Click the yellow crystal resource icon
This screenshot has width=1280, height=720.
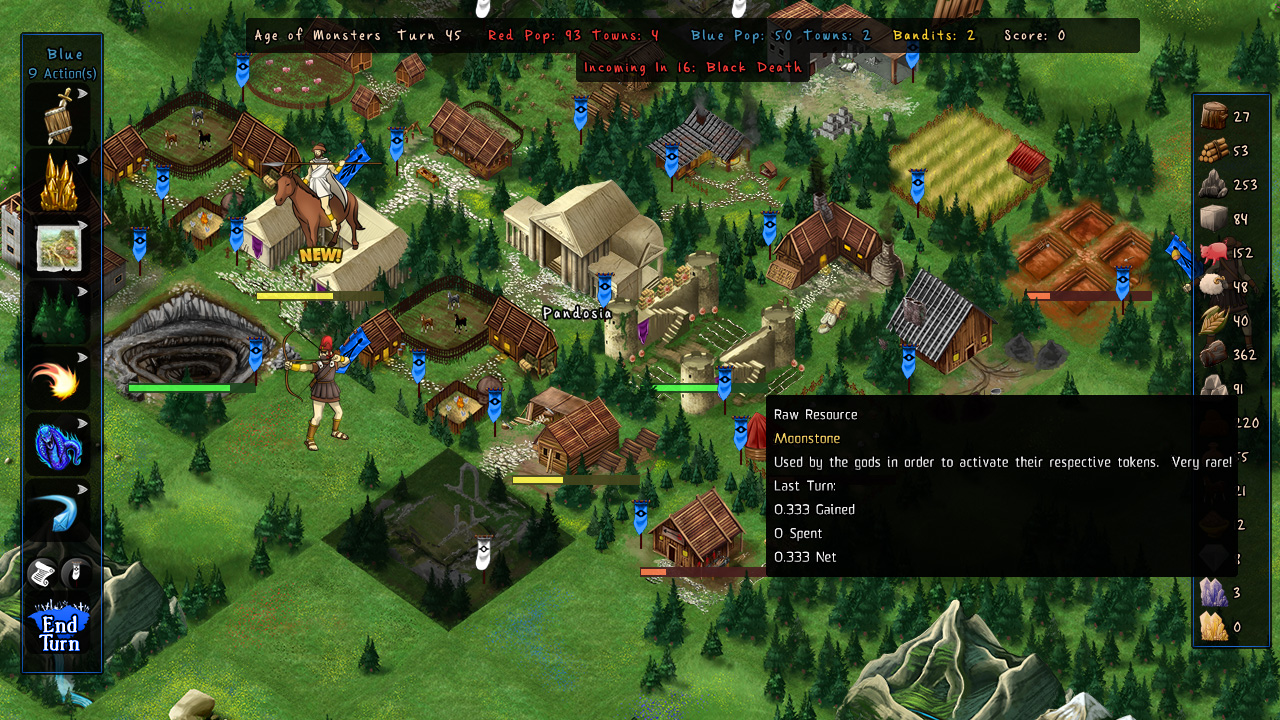point(1214,627)
